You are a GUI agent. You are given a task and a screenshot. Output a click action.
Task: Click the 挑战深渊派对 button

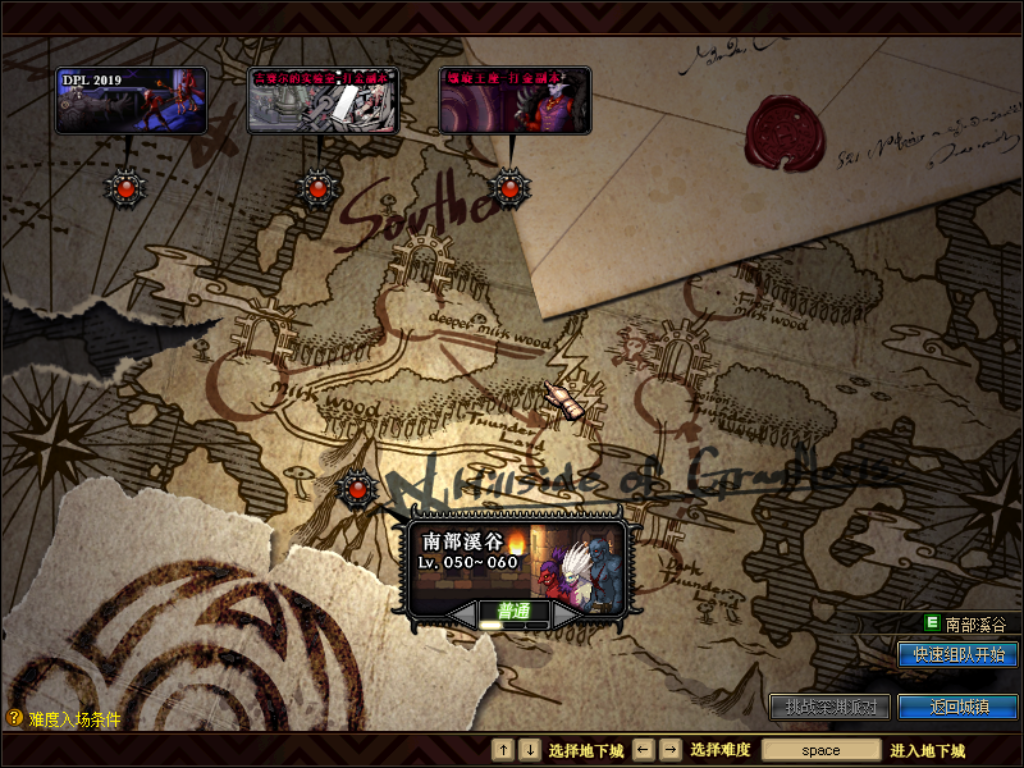[x=830, y=707]
